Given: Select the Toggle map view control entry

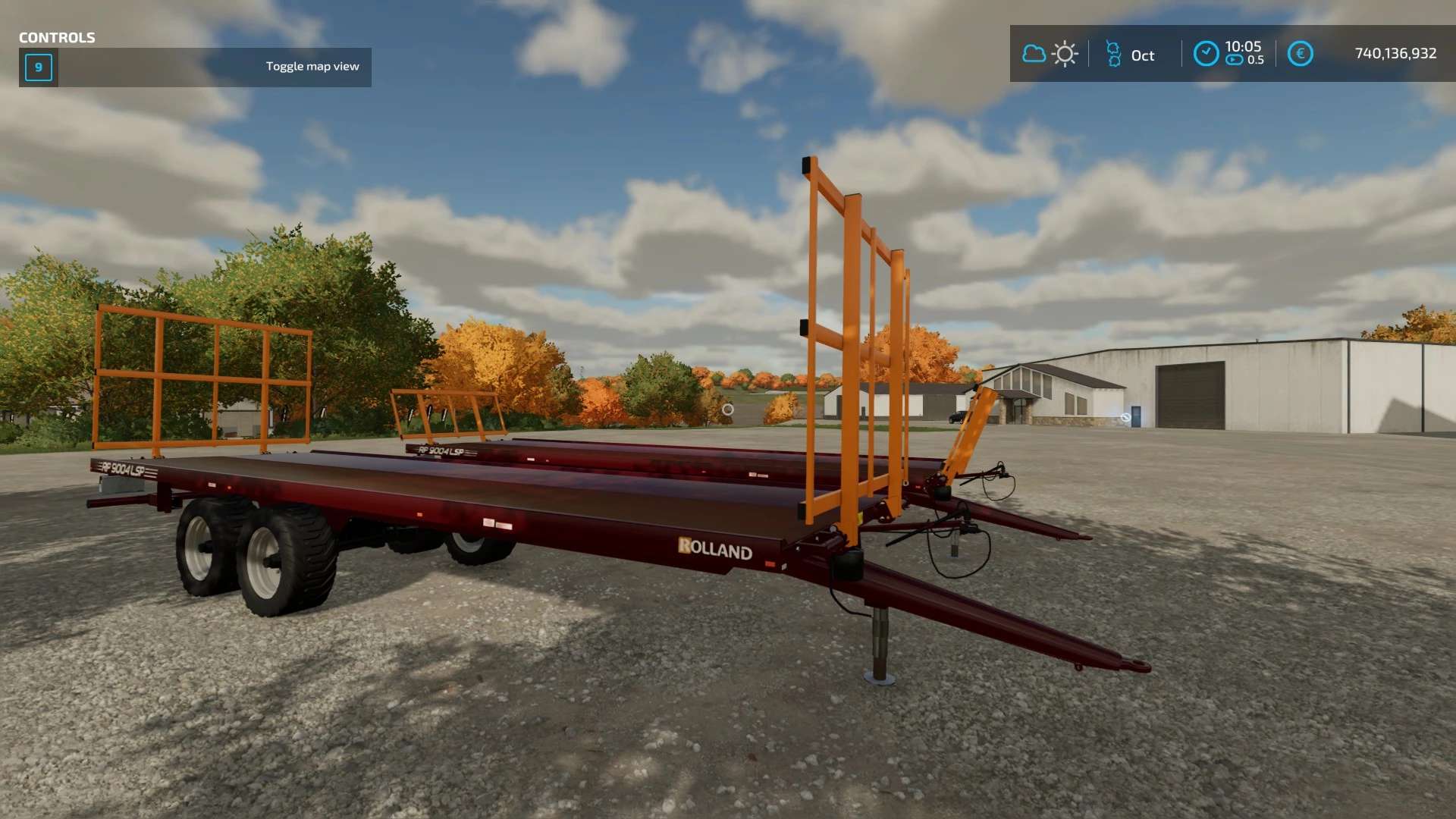Looking at the screenshot, I should (312, 67).
